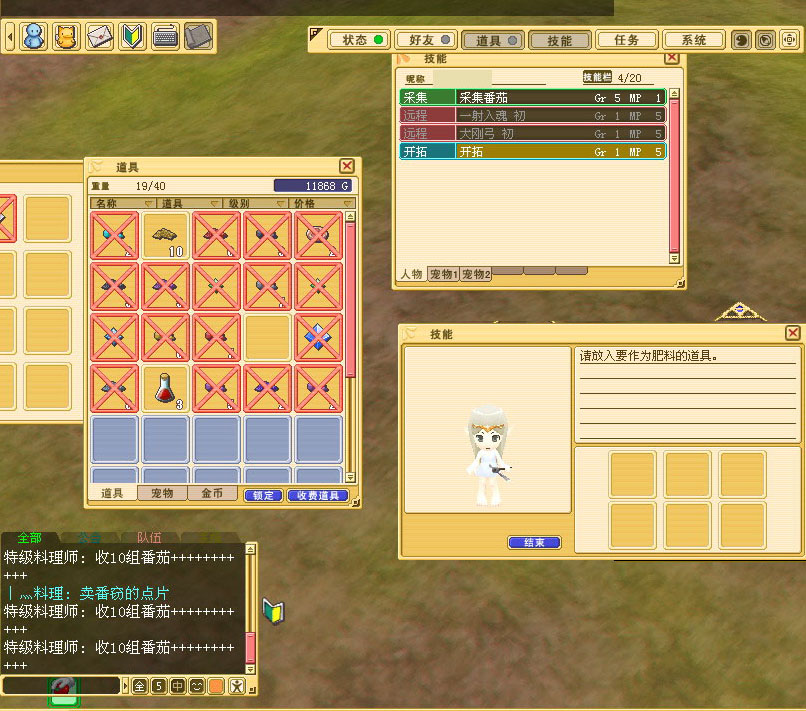
Task: Switch to the 宠物1 skill tab
Action: (x=442, y=274)
